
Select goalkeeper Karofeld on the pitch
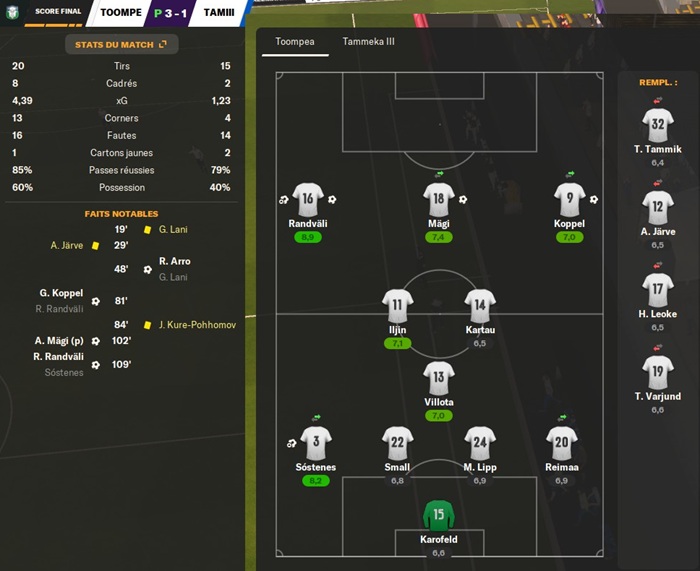point(439,517)
